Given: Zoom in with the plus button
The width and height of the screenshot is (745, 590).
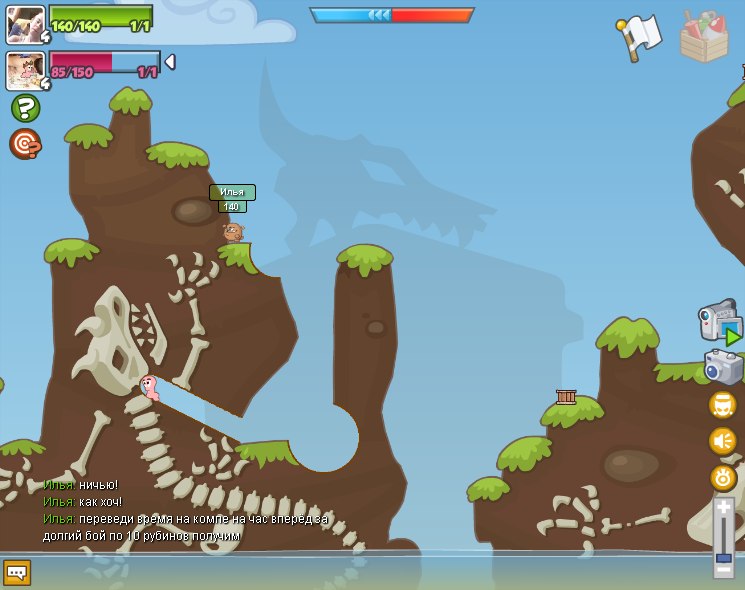Looking at the screenshot, I should [723, 508].
